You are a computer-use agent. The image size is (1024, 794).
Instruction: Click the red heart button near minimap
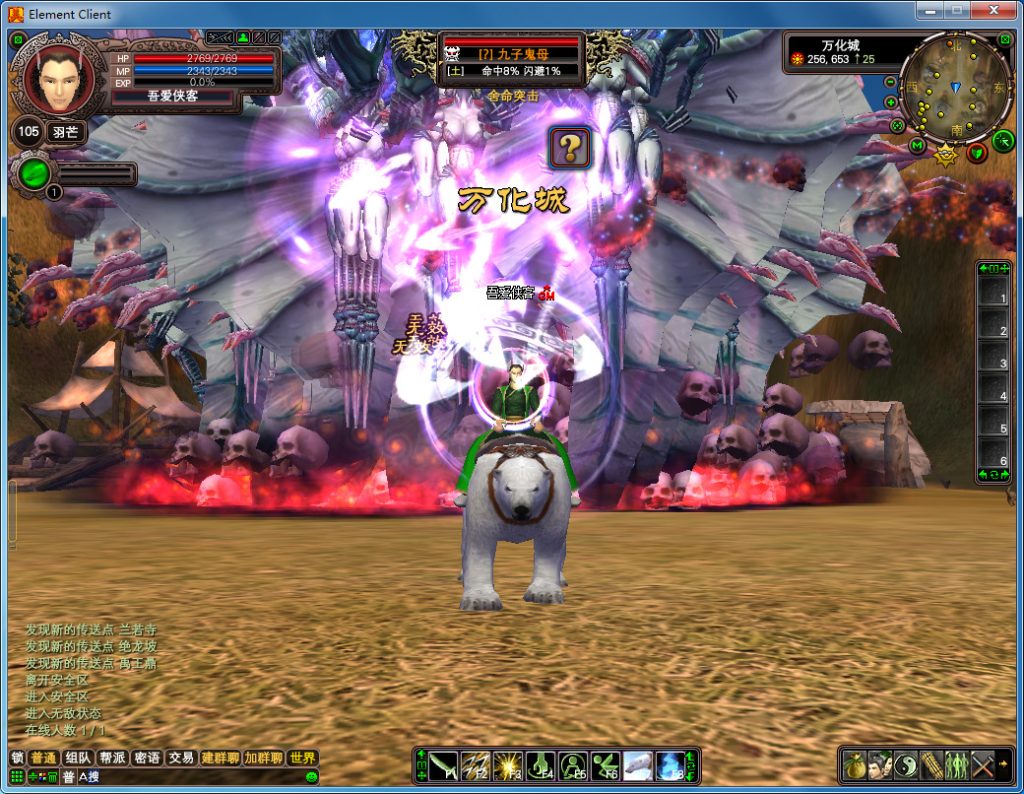(976, 153)
